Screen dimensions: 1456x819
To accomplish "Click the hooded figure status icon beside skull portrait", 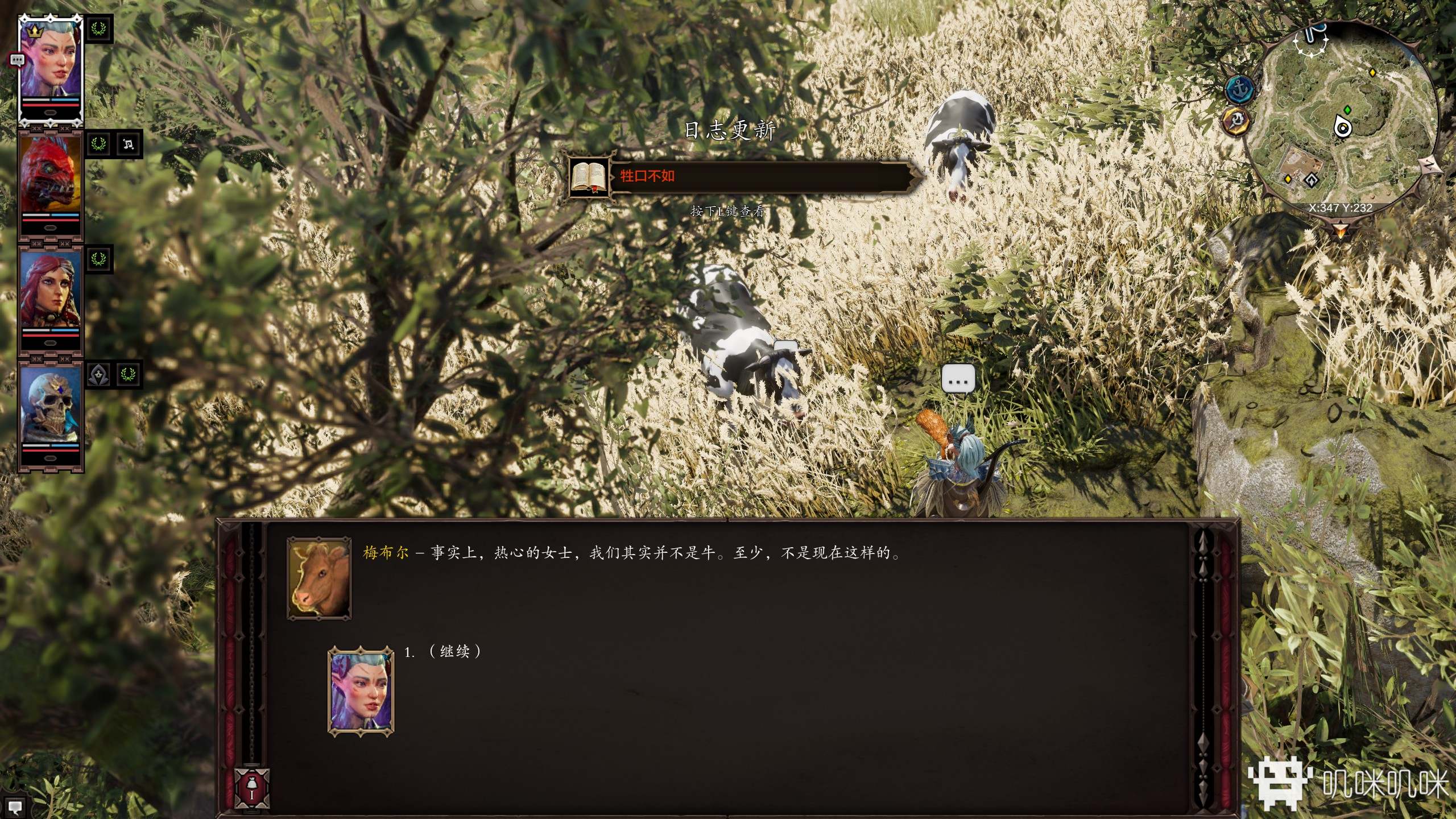I will click(x=99, y=375).
